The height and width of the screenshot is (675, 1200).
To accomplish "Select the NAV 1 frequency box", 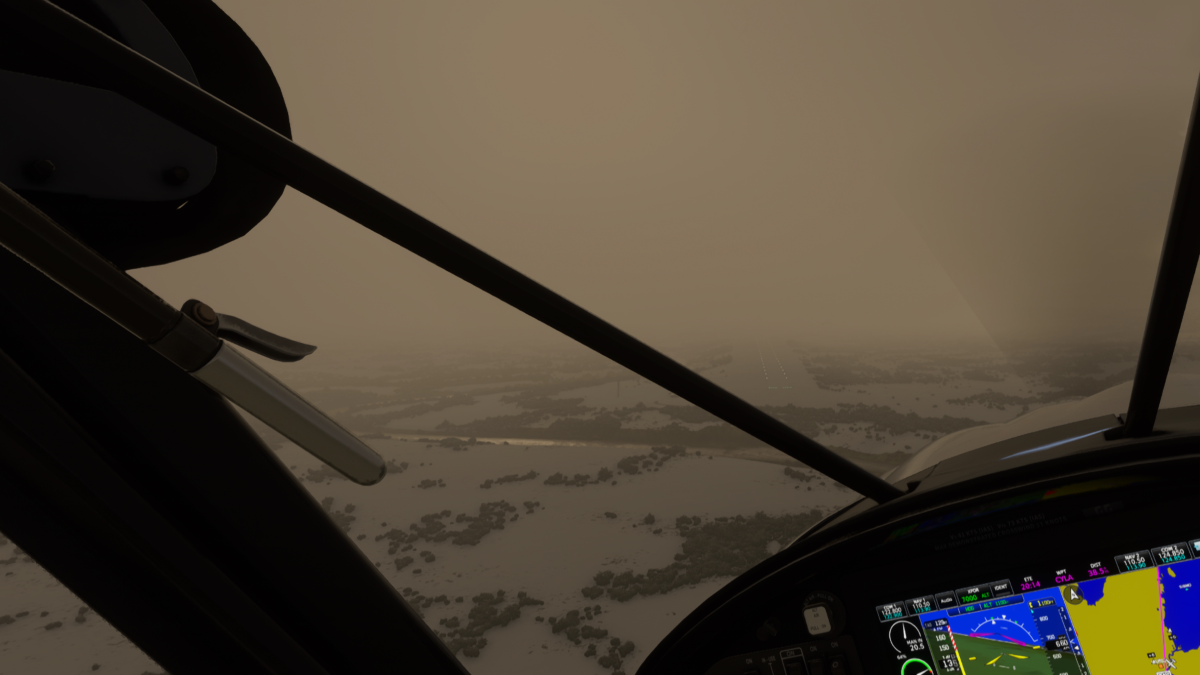I will click(920, 605).
